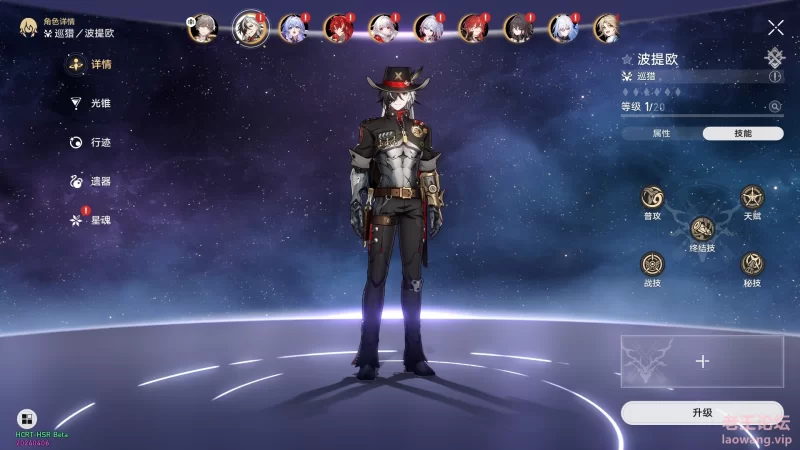Add a light cone in the empty plus slot

[x=702, y=361]
